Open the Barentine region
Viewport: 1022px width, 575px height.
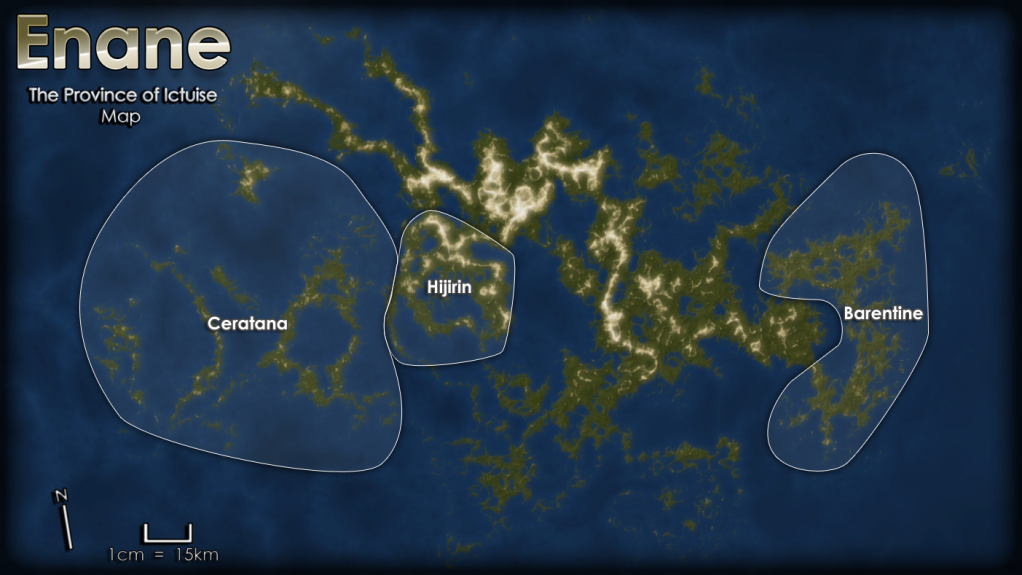882,313
